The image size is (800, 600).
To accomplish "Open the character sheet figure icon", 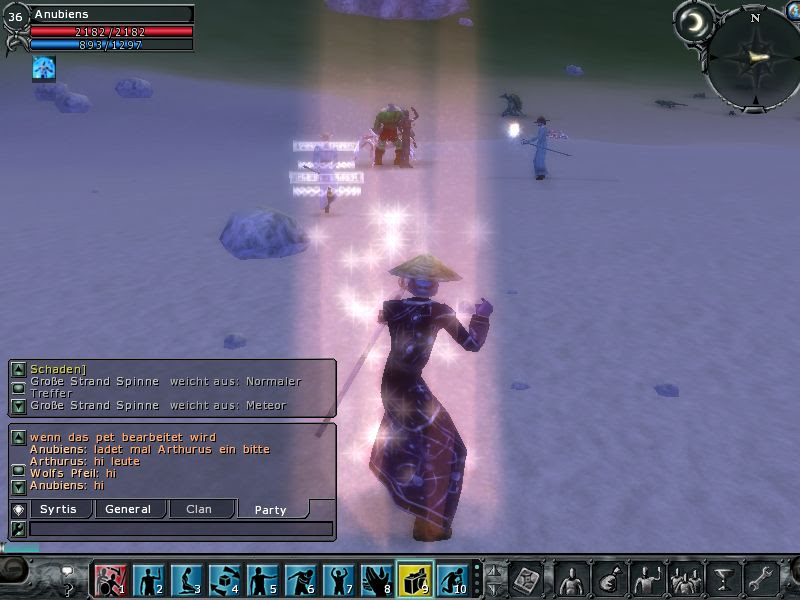I will point(572,580).
